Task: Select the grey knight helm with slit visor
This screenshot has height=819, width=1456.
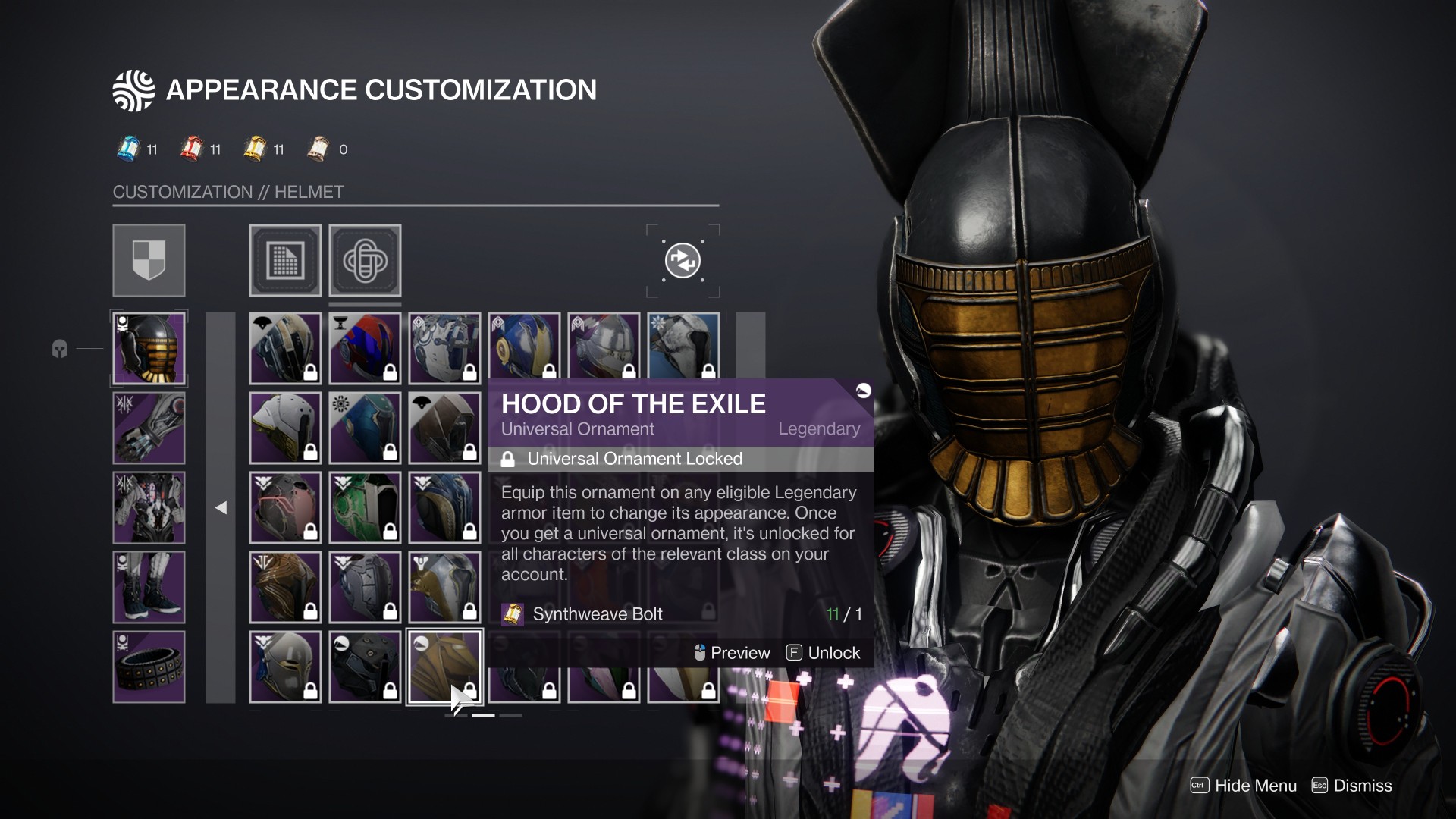Action: tap(285, 667)
